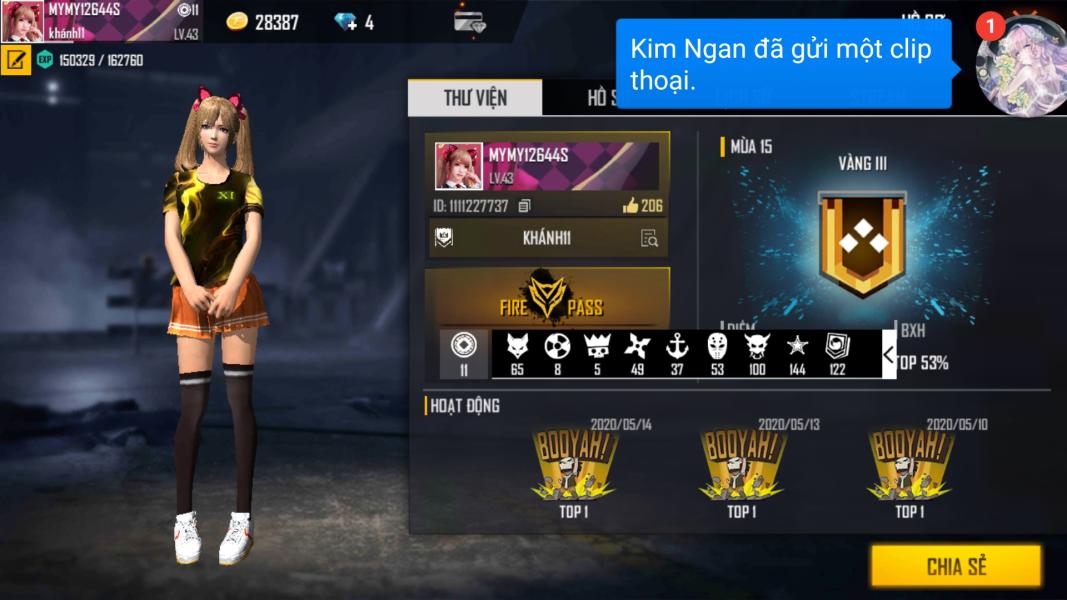Image resolution: width=1067 pixels, height=600 pixels.
Task: Copy the player ID with the copy icon
Action: (x=524, y=206)
